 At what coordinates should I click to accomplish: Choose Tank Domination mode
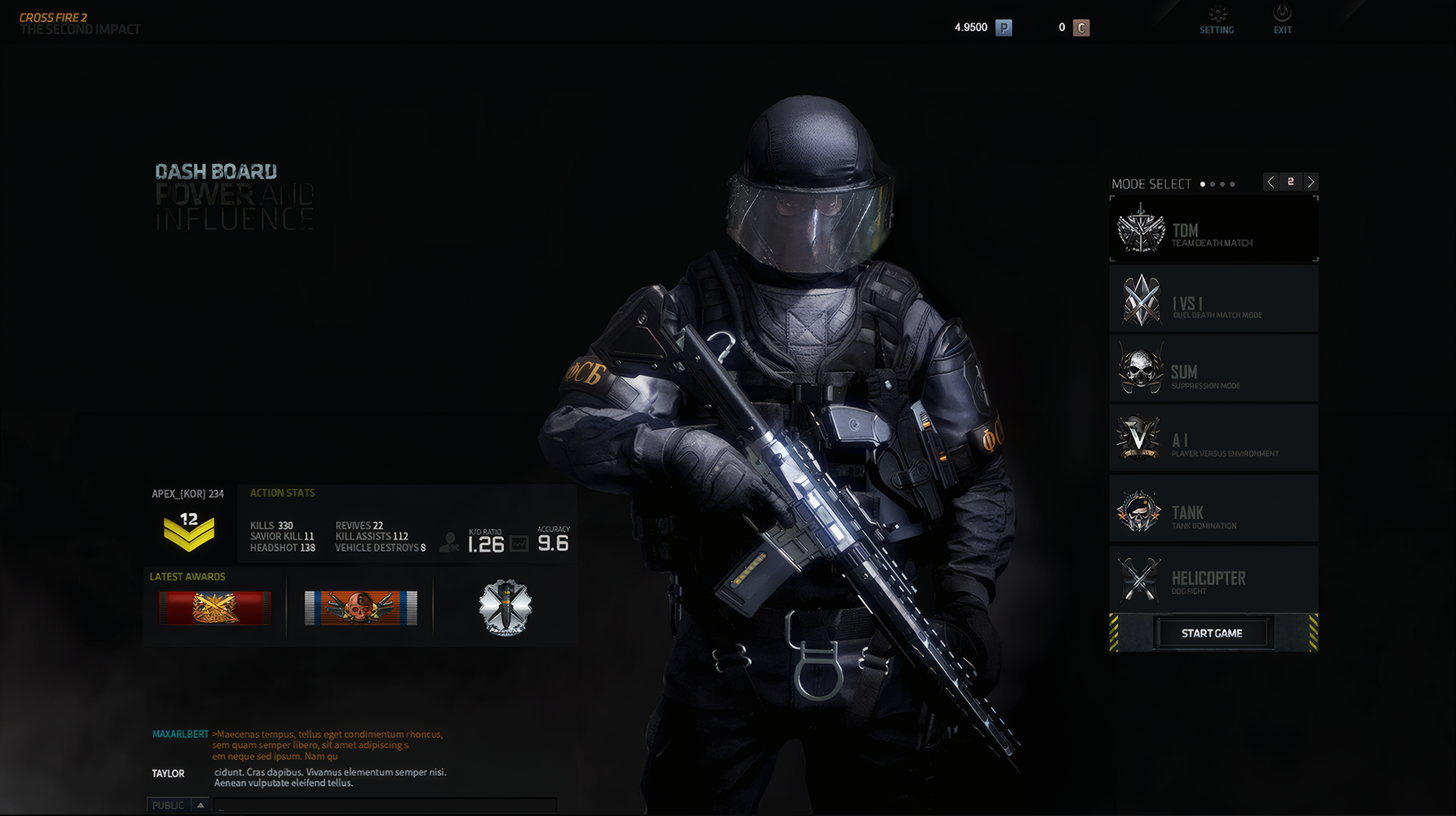click(1213, 509)
